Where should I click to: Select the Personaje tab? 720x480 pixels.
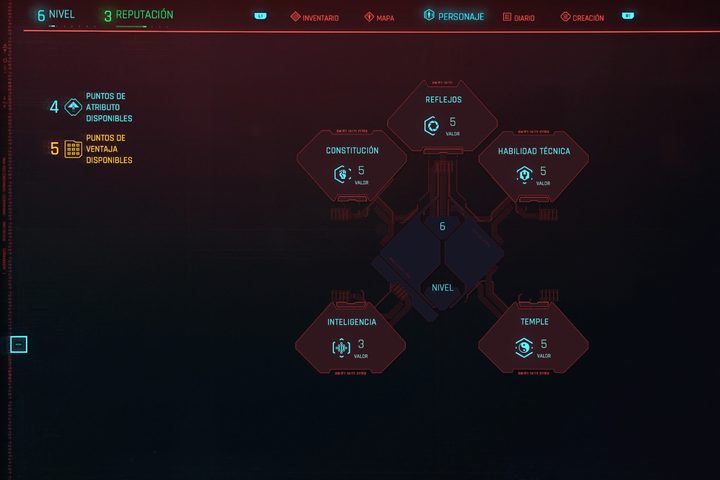(454, 17)
